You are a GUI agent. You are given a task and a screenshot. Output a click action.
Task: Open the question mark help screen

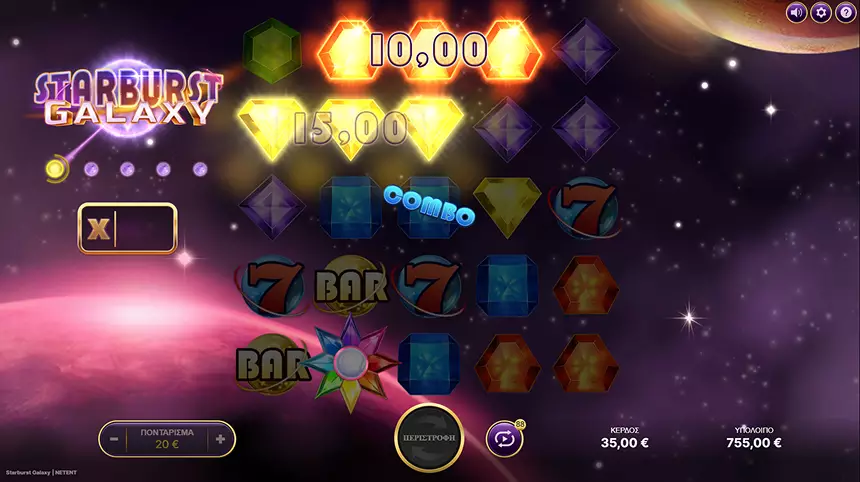point(845,12)
